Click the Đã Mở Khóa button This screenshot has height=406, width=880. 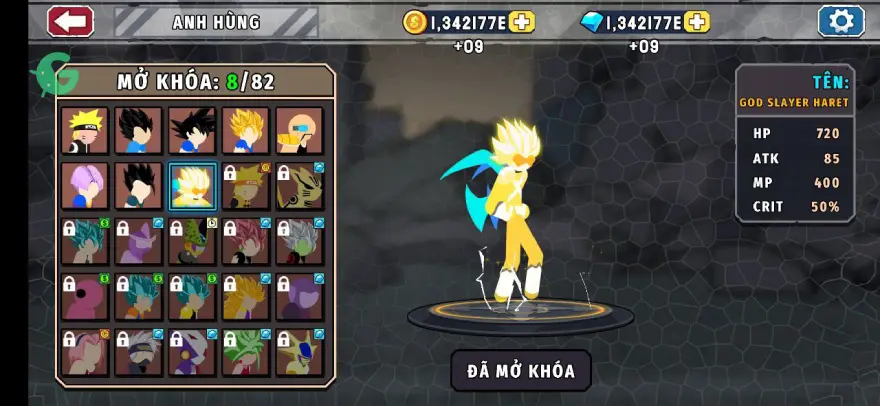[520, 371]
